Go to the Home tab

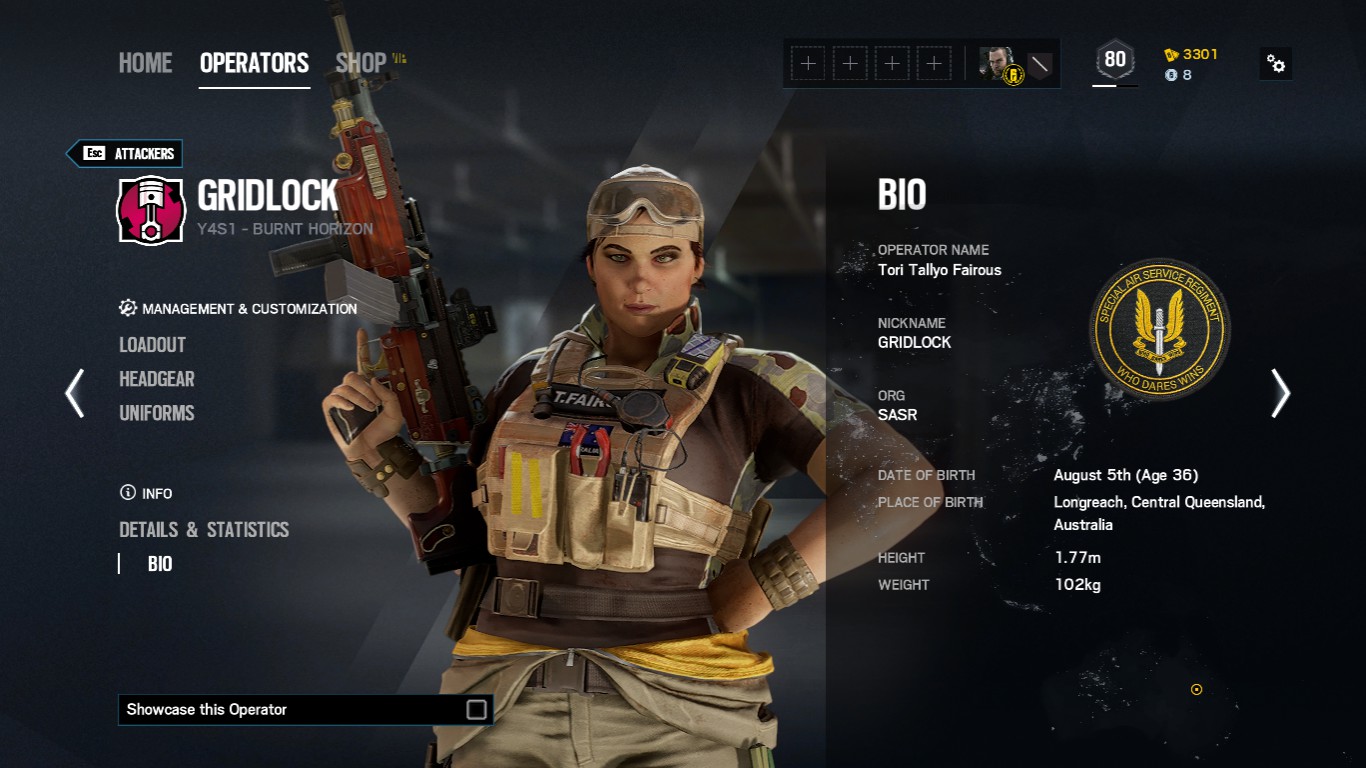click(x=145, y=63)
